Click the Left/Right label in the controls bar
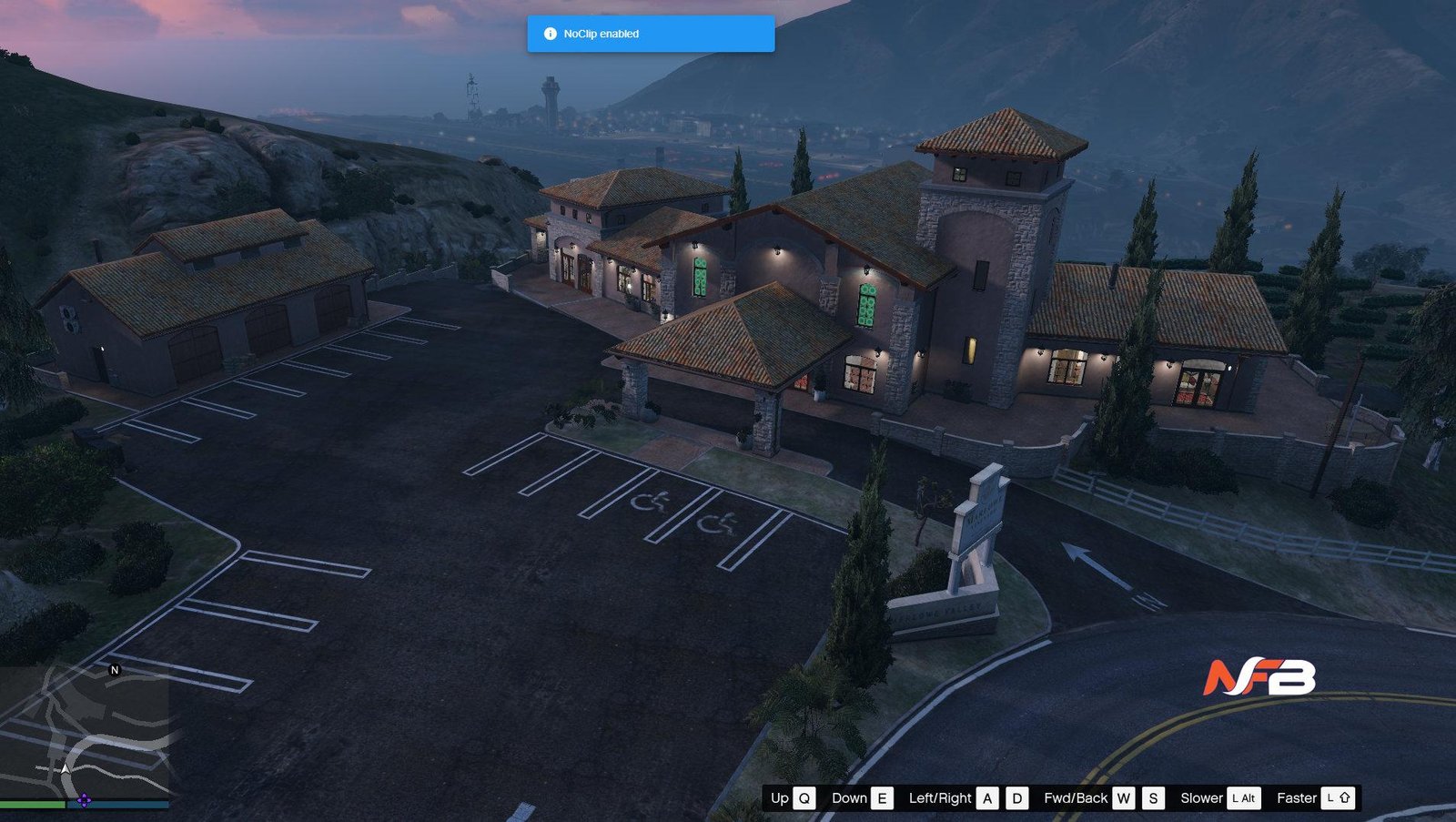The width and height of the screenshot is (1456, 822). click(x=941, y=798)
